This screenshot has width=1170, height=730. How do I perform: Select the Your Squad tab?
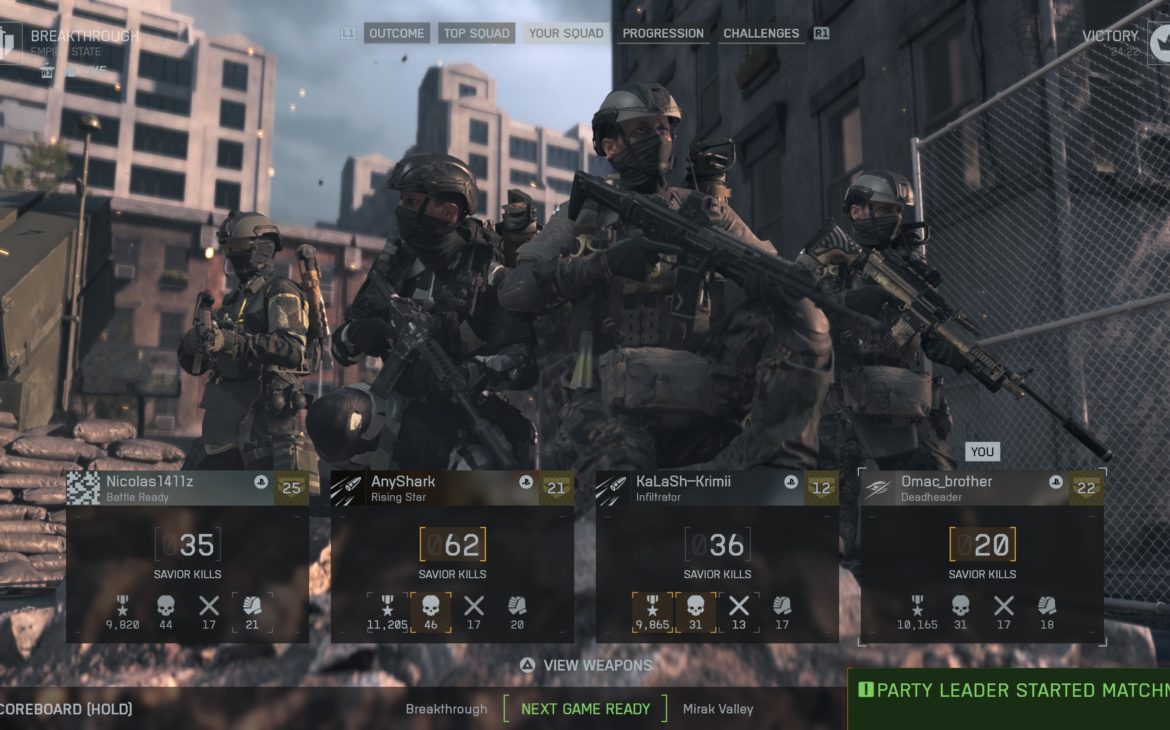[x=566, y=33]
